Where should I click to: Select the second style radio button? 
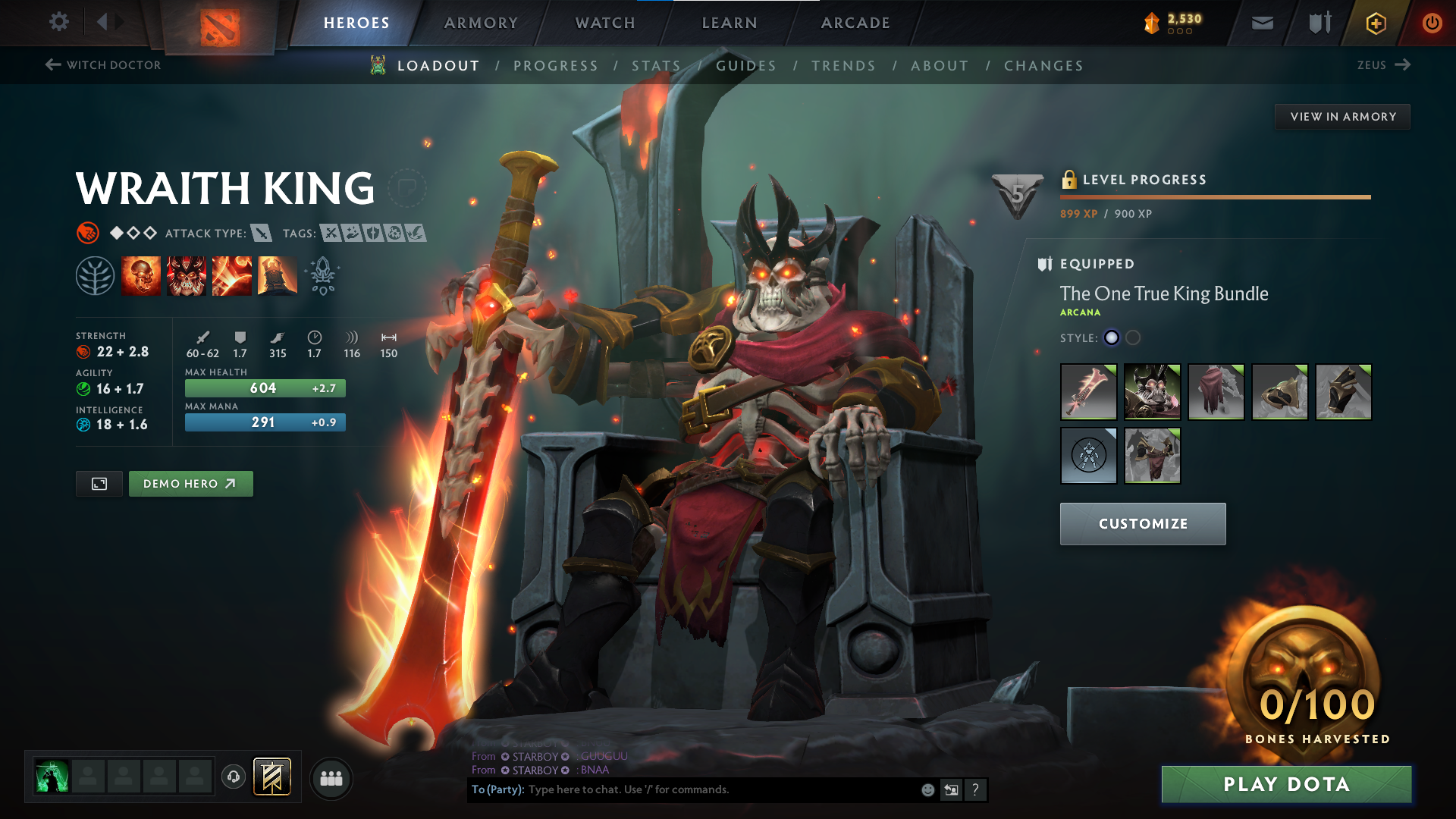tap(1133, 338)
